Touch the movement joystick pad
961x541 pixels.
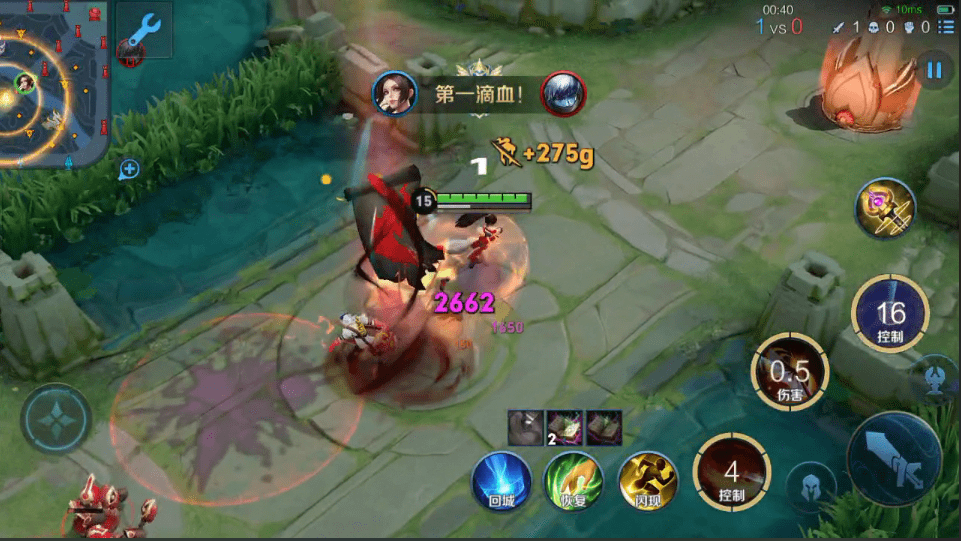(56, 420)
